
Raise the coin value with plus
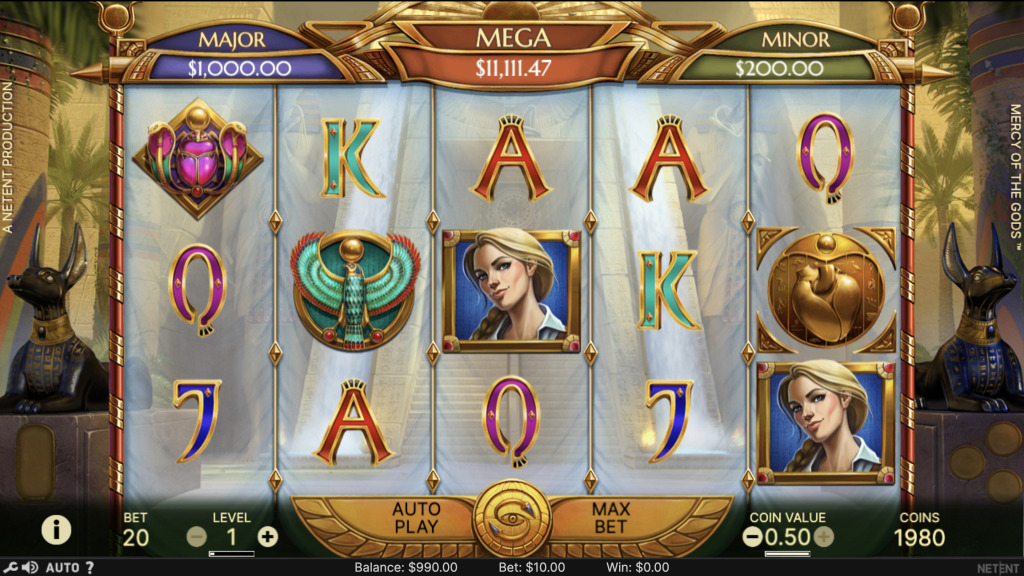(x=824, y=536)
